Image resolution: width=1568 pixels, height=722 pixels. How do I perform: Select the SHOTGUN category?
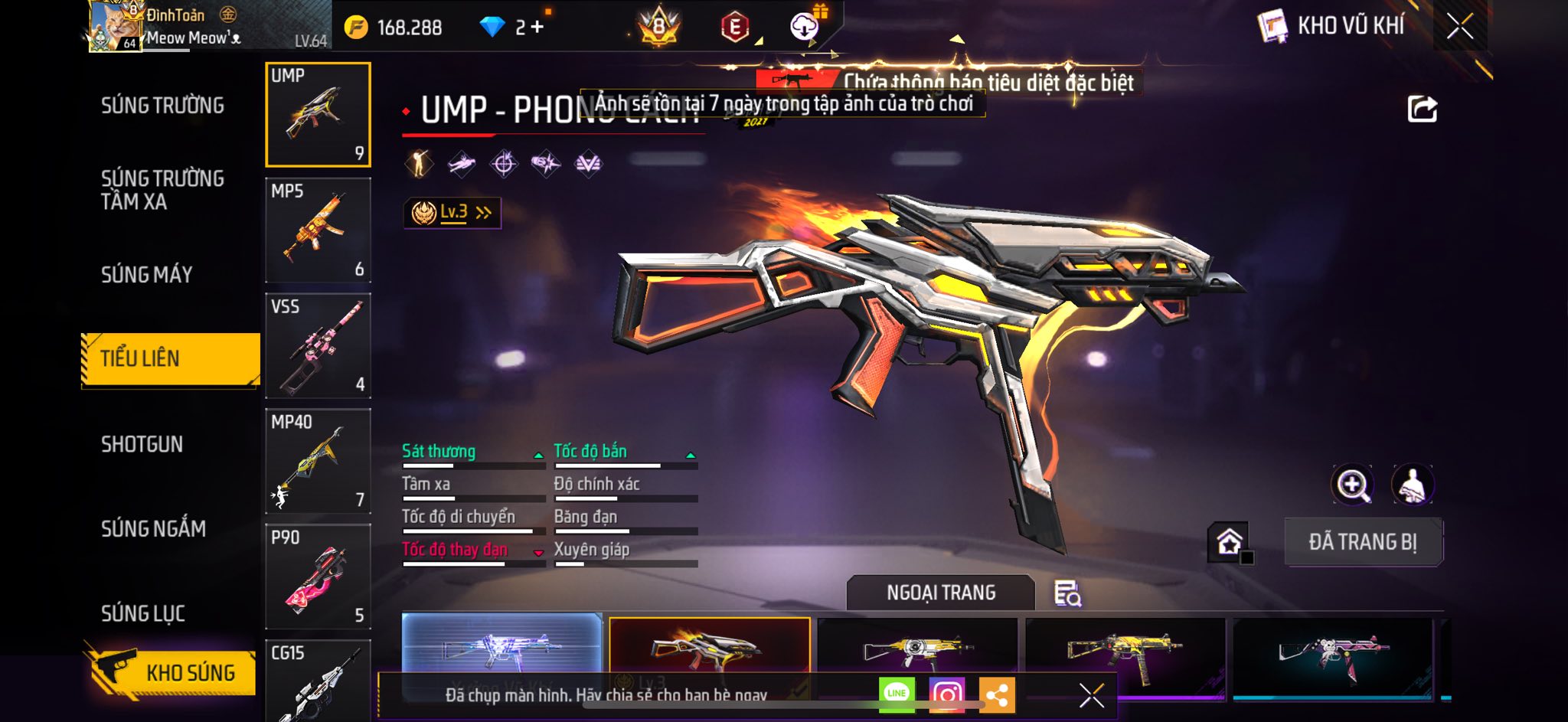coord(142,445)
